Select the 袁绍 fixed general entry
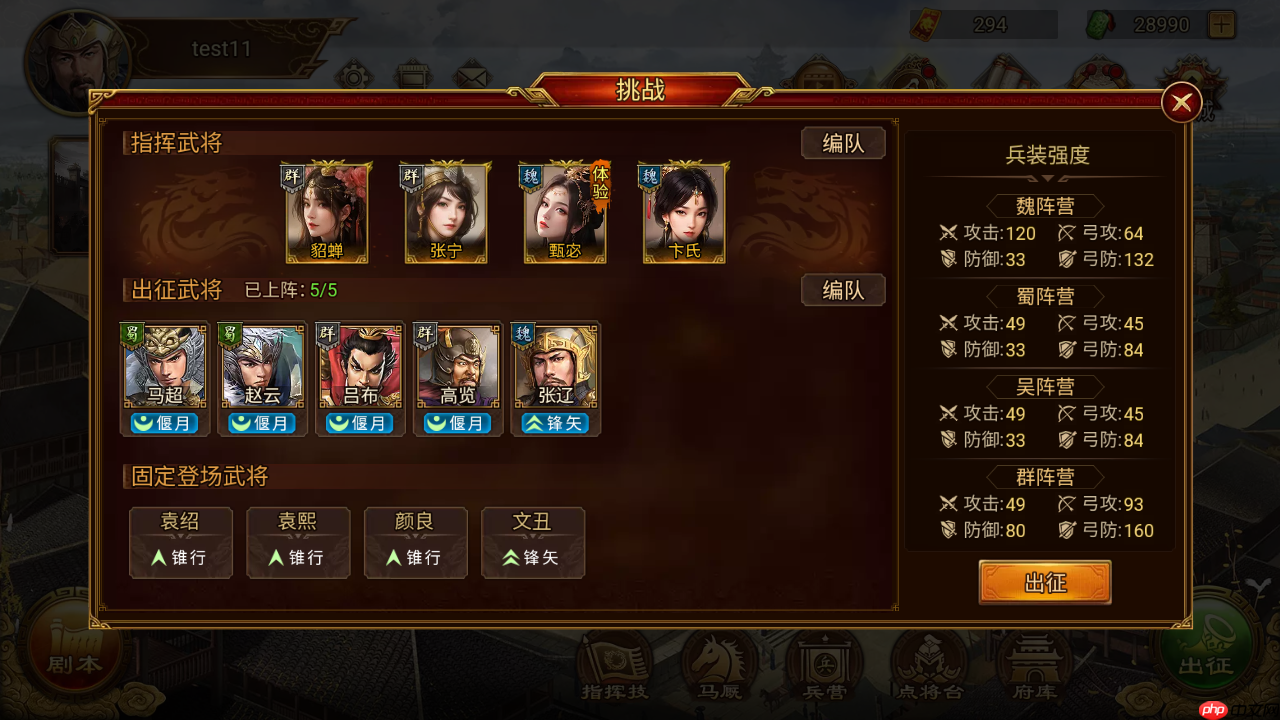 (181, 542)
